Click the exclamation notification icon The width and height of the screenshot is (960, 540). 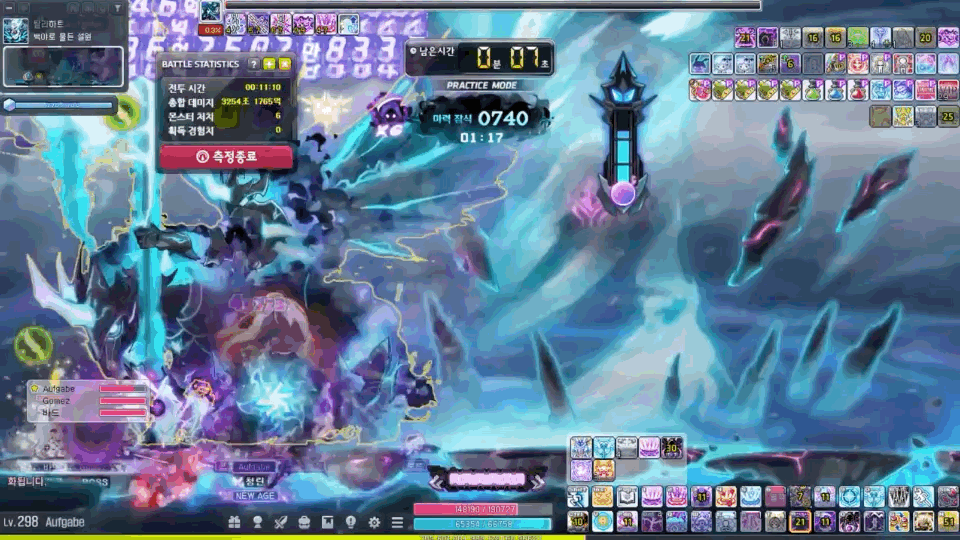pos(351,522)
